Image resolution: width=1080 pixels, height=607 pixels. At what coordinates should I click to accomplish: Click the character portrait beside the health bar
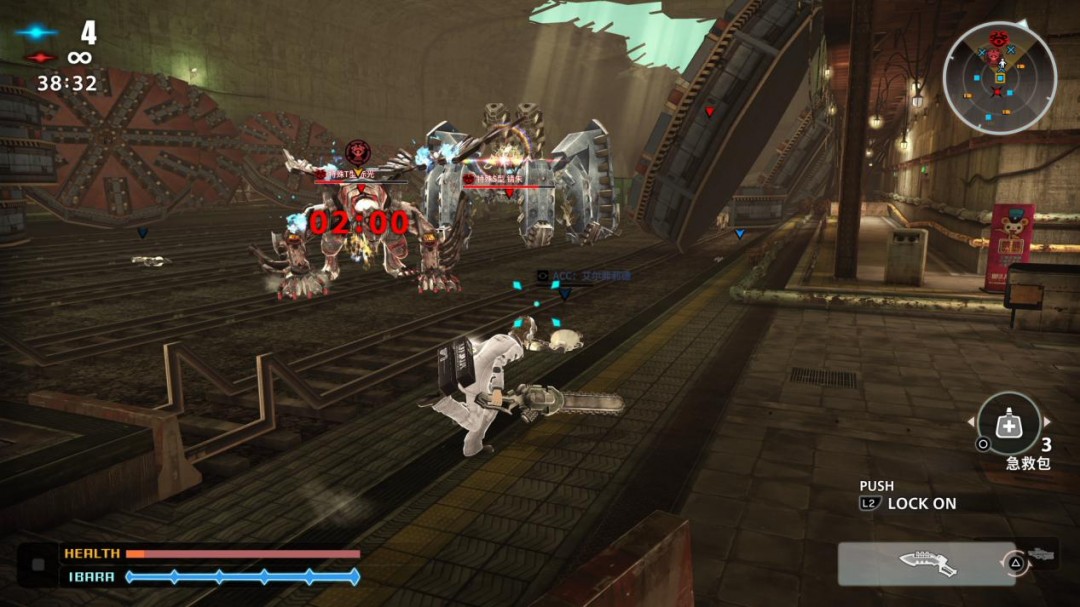[x=38, y=565]
